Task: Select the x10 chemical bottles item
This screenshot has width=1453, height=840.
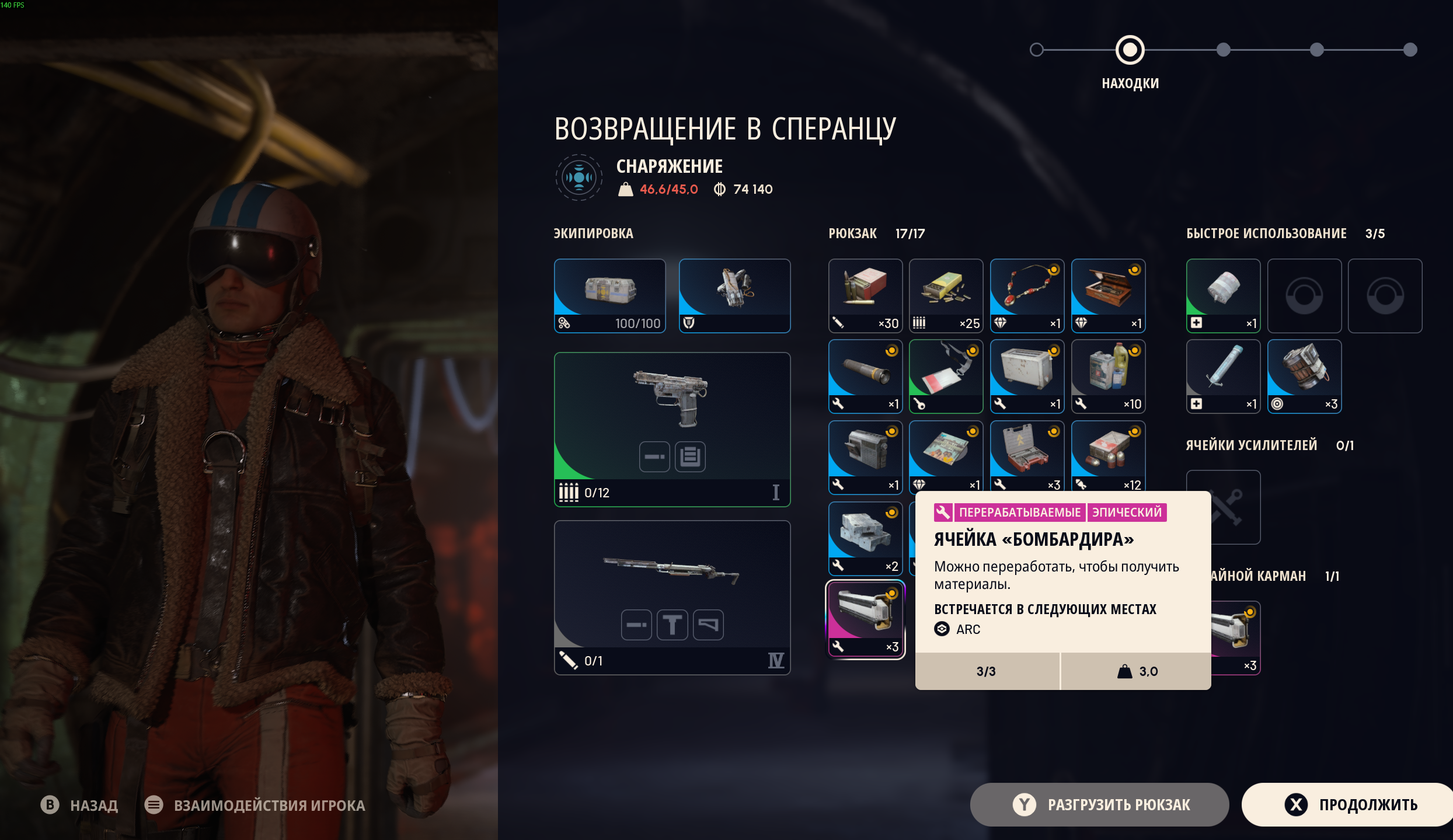Action: pos(1108,377)
